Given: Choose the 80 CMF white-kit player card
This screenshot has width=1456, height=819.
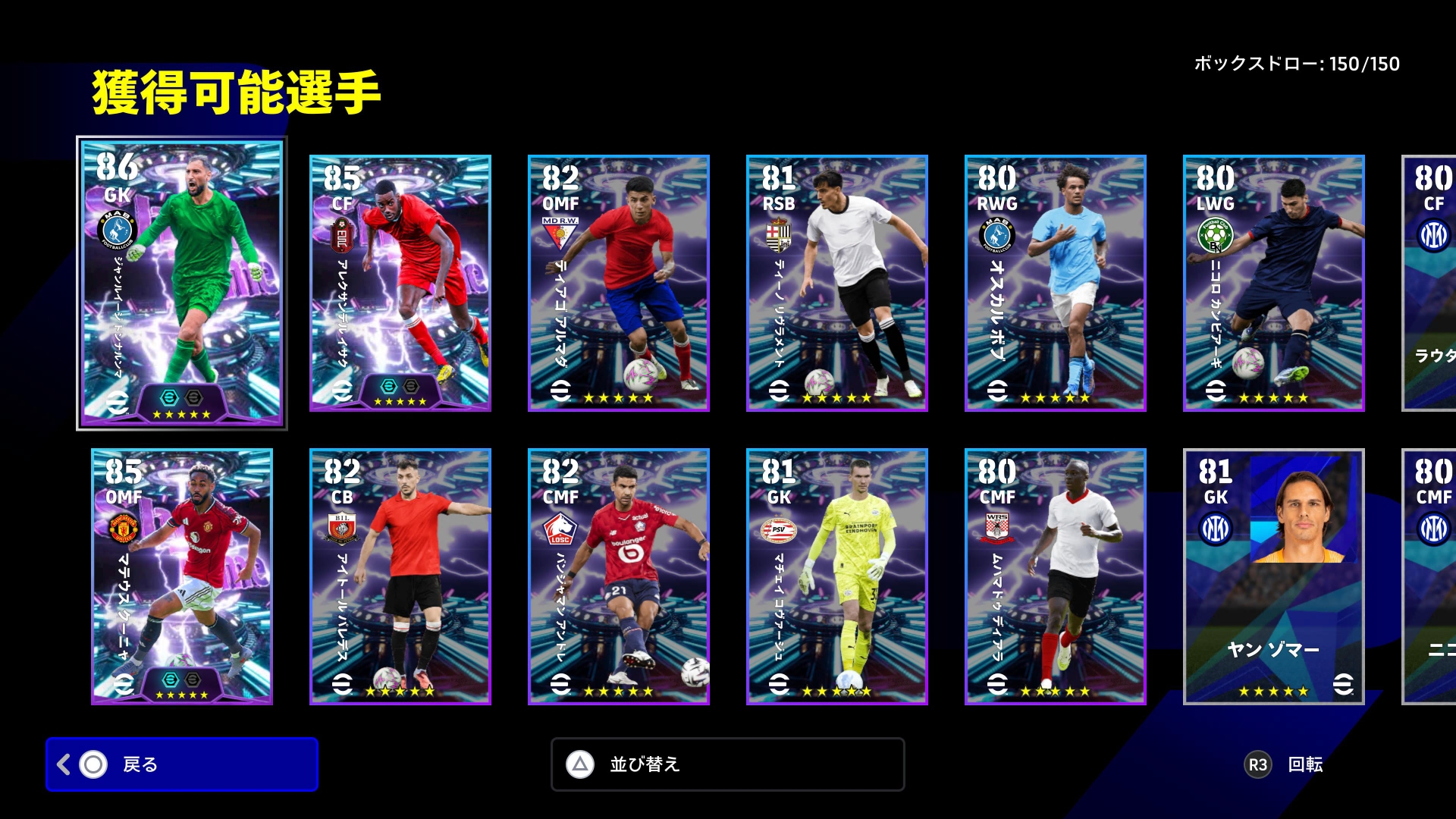Looking at the screenshot, I should coord(1056,576).
